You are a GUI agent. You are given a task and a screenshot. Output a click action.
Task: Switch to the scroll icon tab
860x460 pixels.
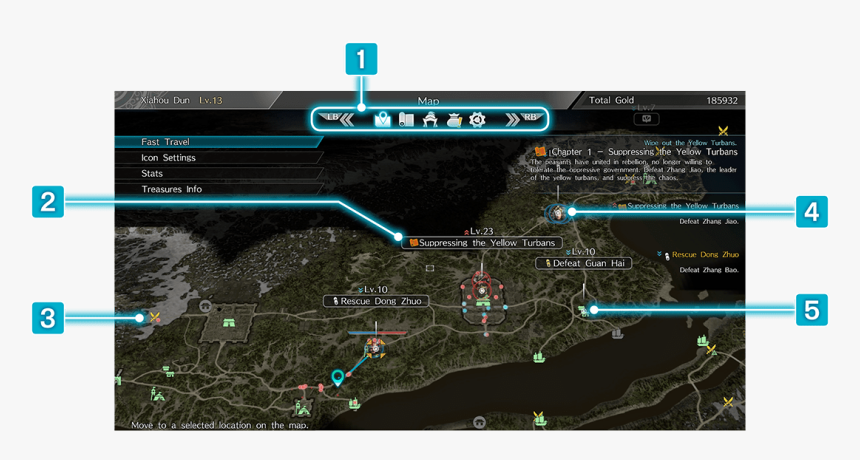click(x=406, y=120)
